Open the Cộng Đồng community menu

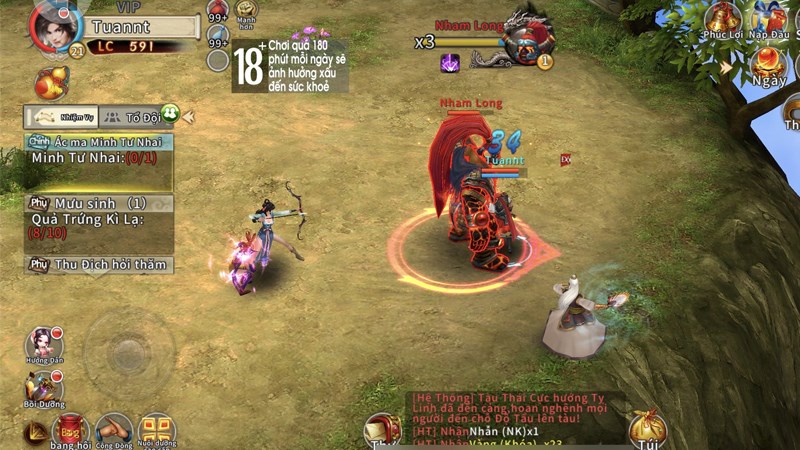point(114,430)
